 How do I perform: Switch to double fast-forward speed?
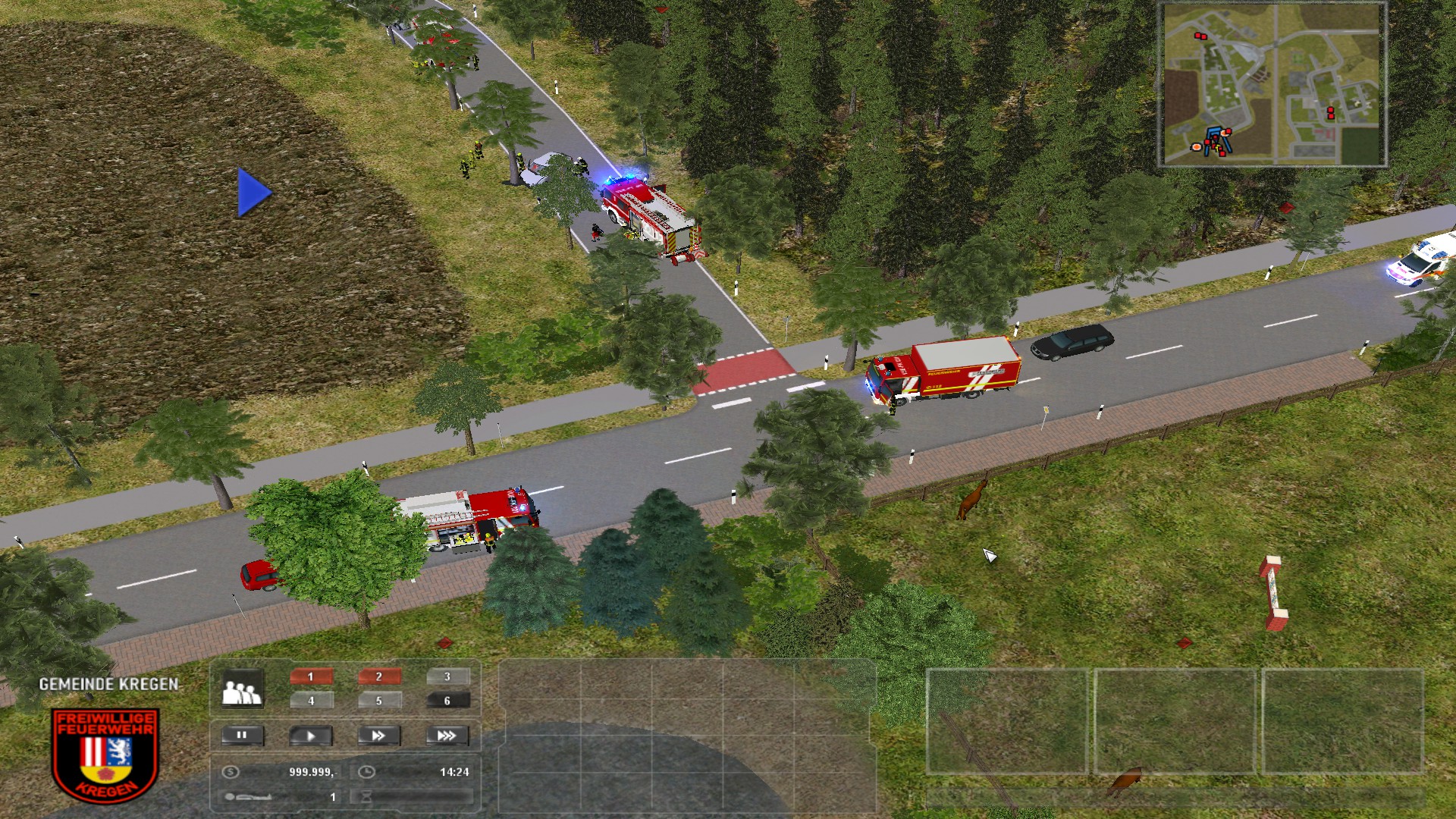pyautogui.click(x=378, y=736)
